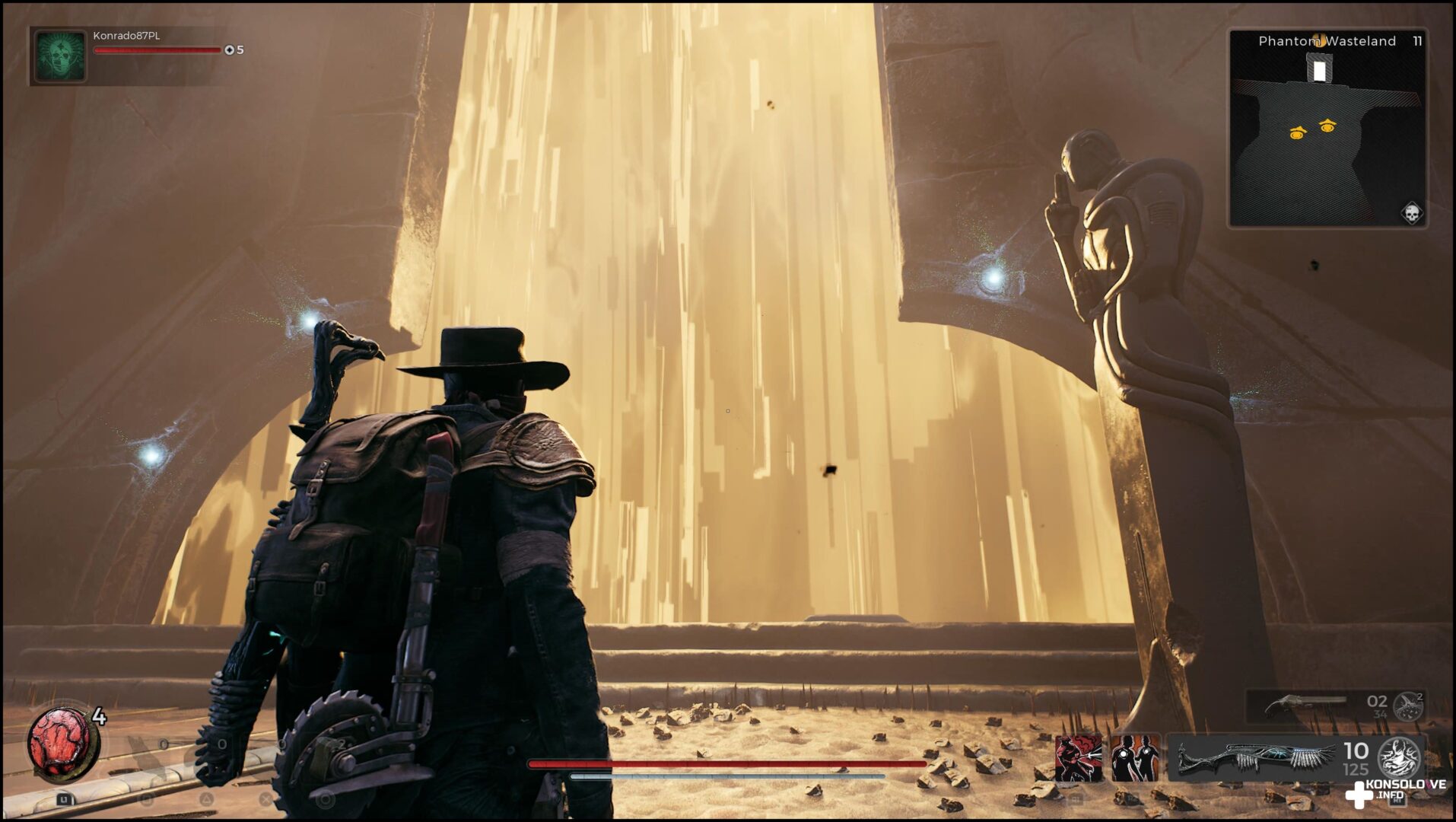Select teammate Konrado87PL's green skull portrait

[59, 56]
